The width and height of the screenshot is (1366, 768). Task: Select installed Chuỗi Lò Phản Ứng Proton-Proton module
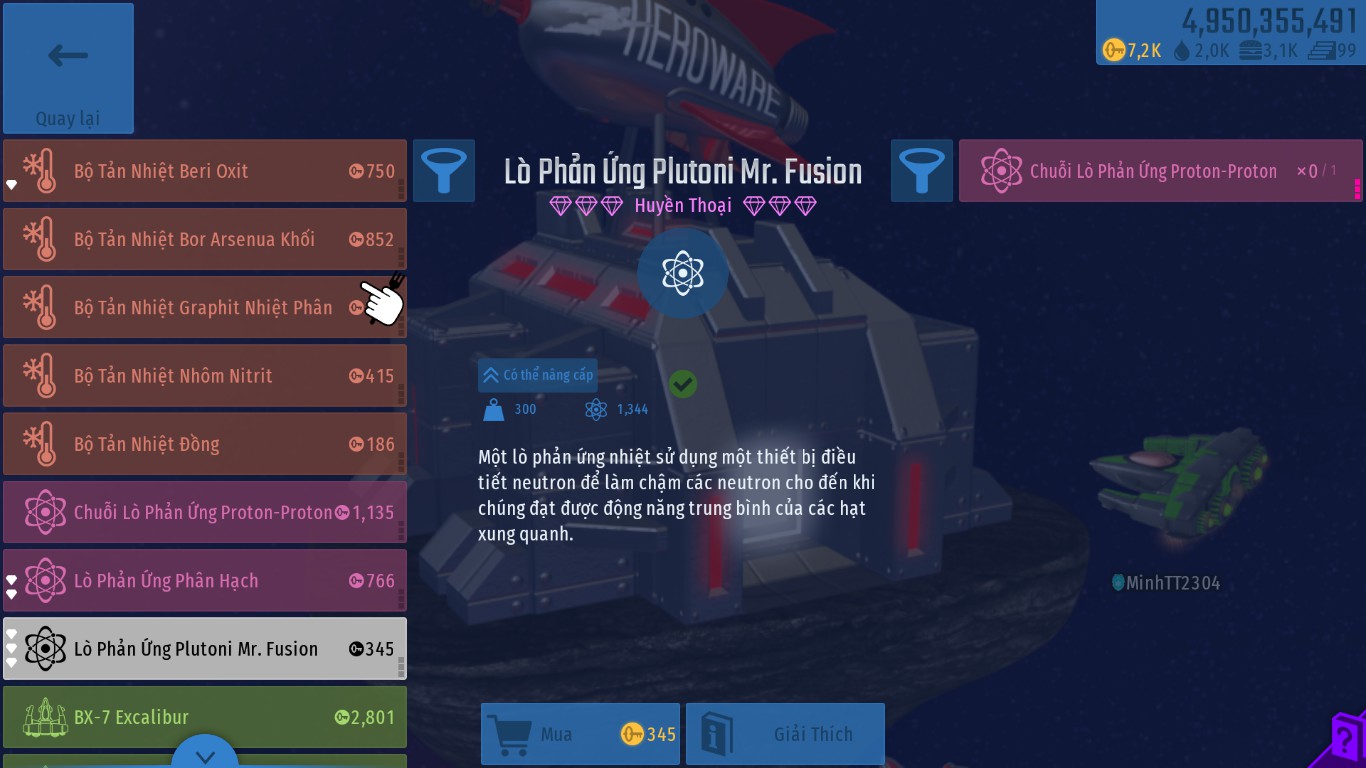pos(1158,171)
